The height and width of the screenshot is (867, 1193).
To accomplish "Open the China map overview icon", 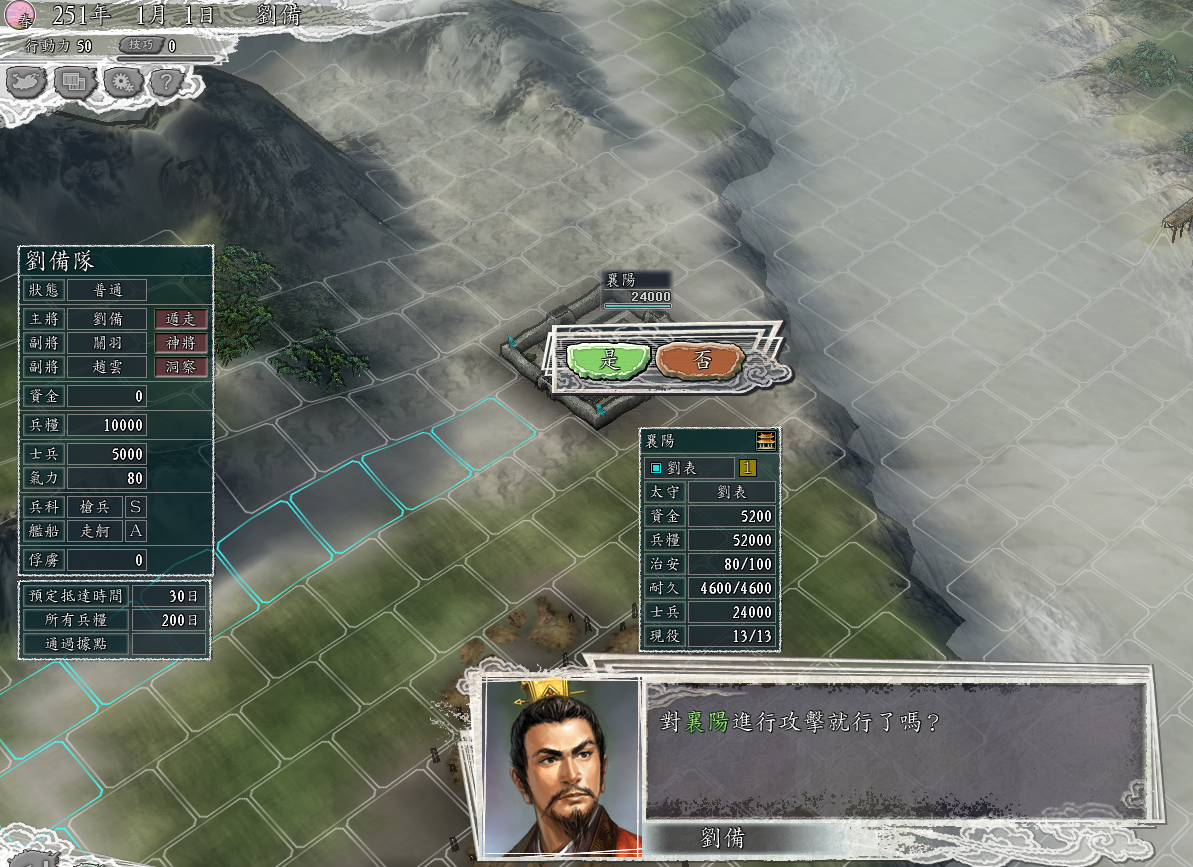I will [27, 82].
